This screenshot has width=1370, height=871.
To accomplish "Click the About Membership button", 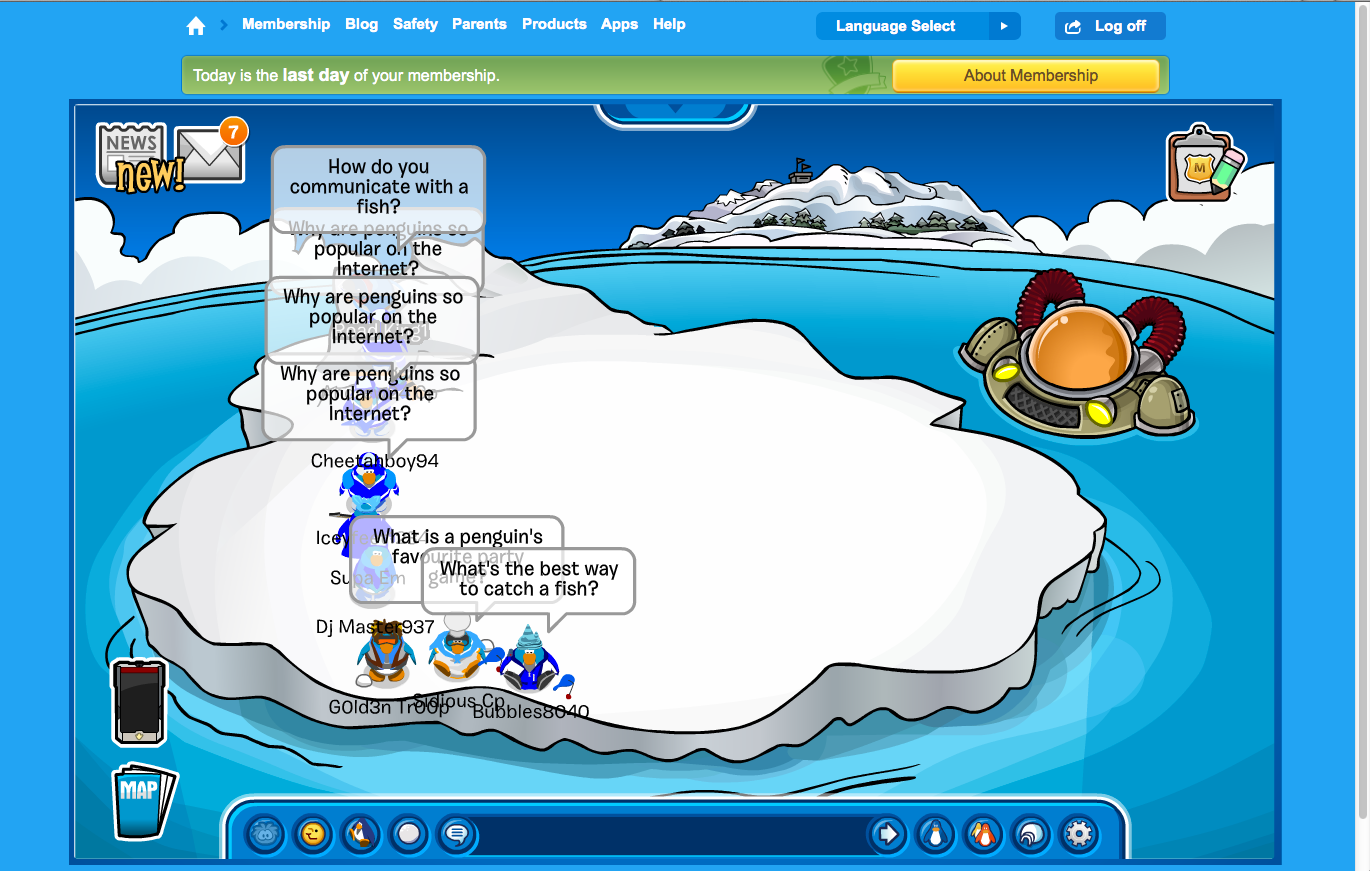I will pos(1025,76).
